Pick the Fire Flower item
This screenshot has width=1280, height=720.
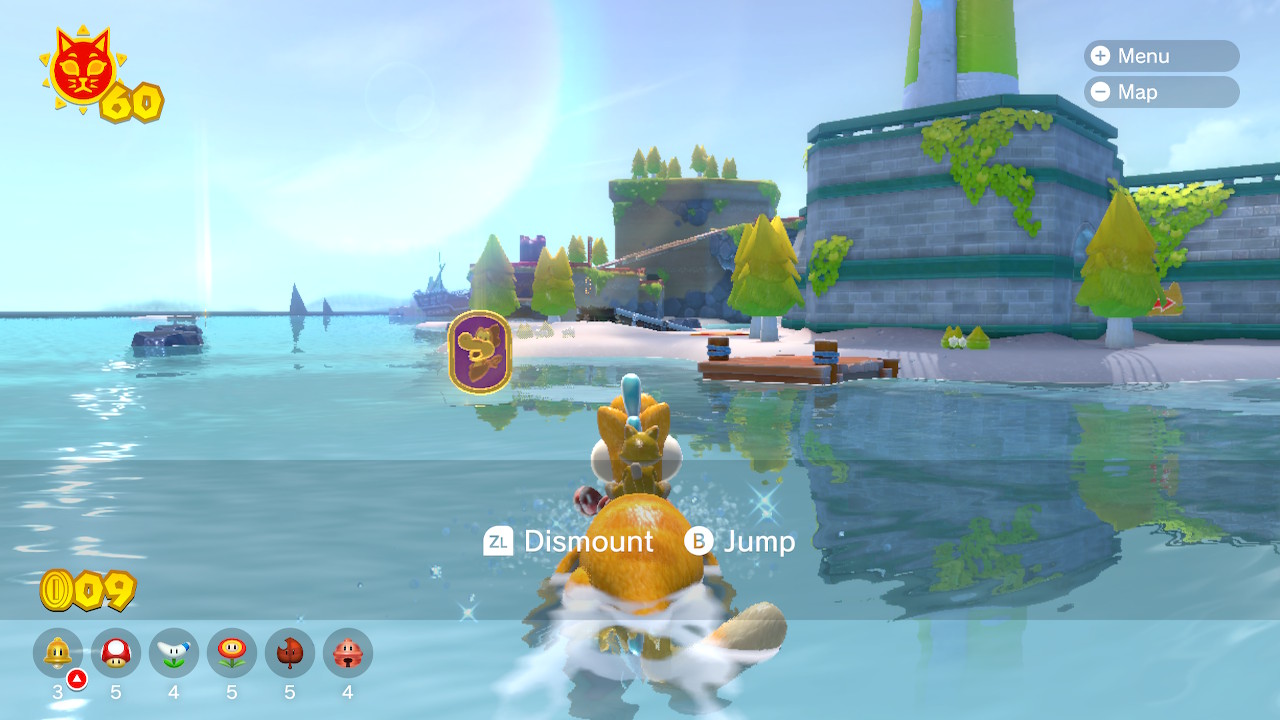coord(232,653)
